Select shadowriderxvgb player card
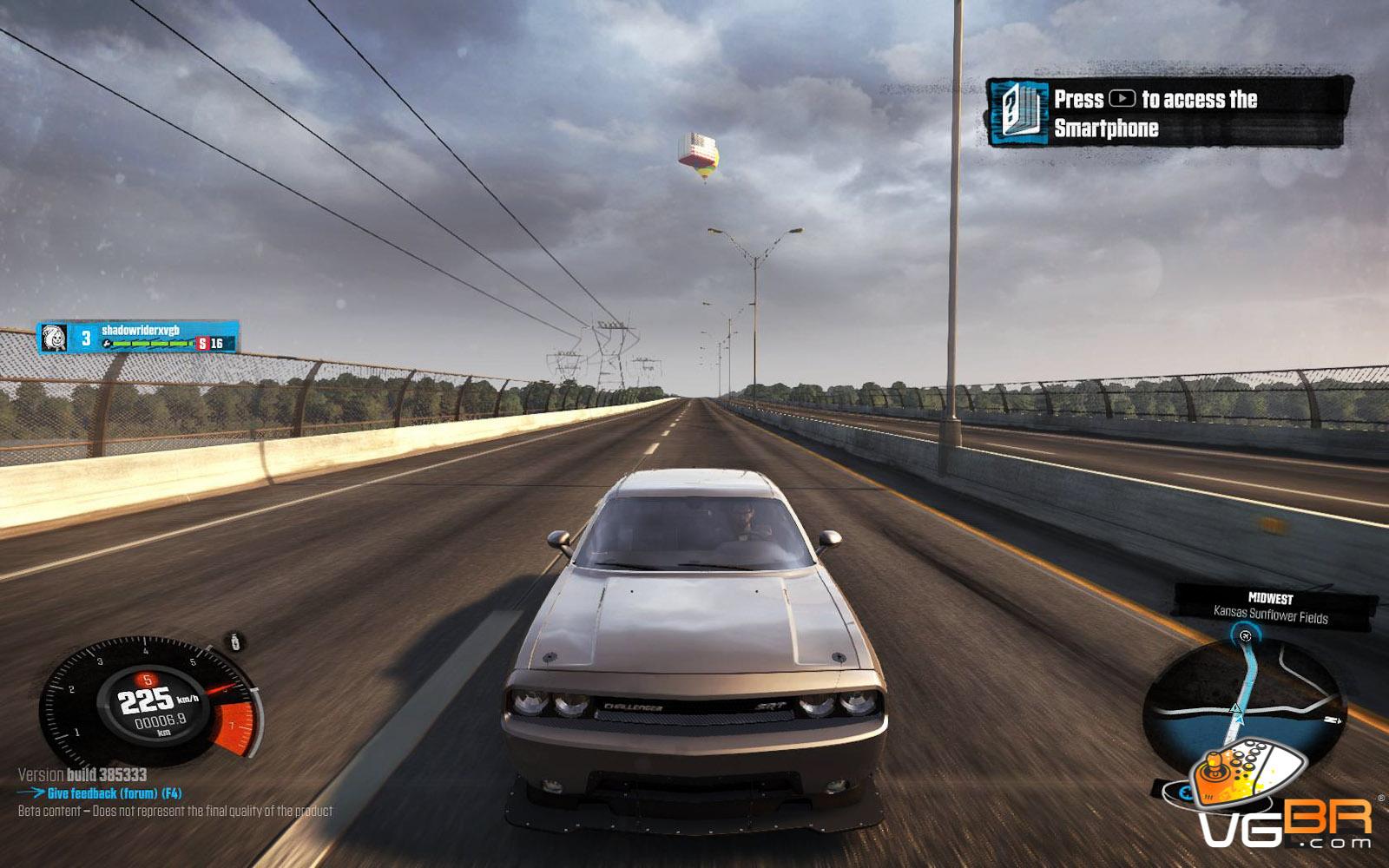1389x868 pixels. coord(138,337)
